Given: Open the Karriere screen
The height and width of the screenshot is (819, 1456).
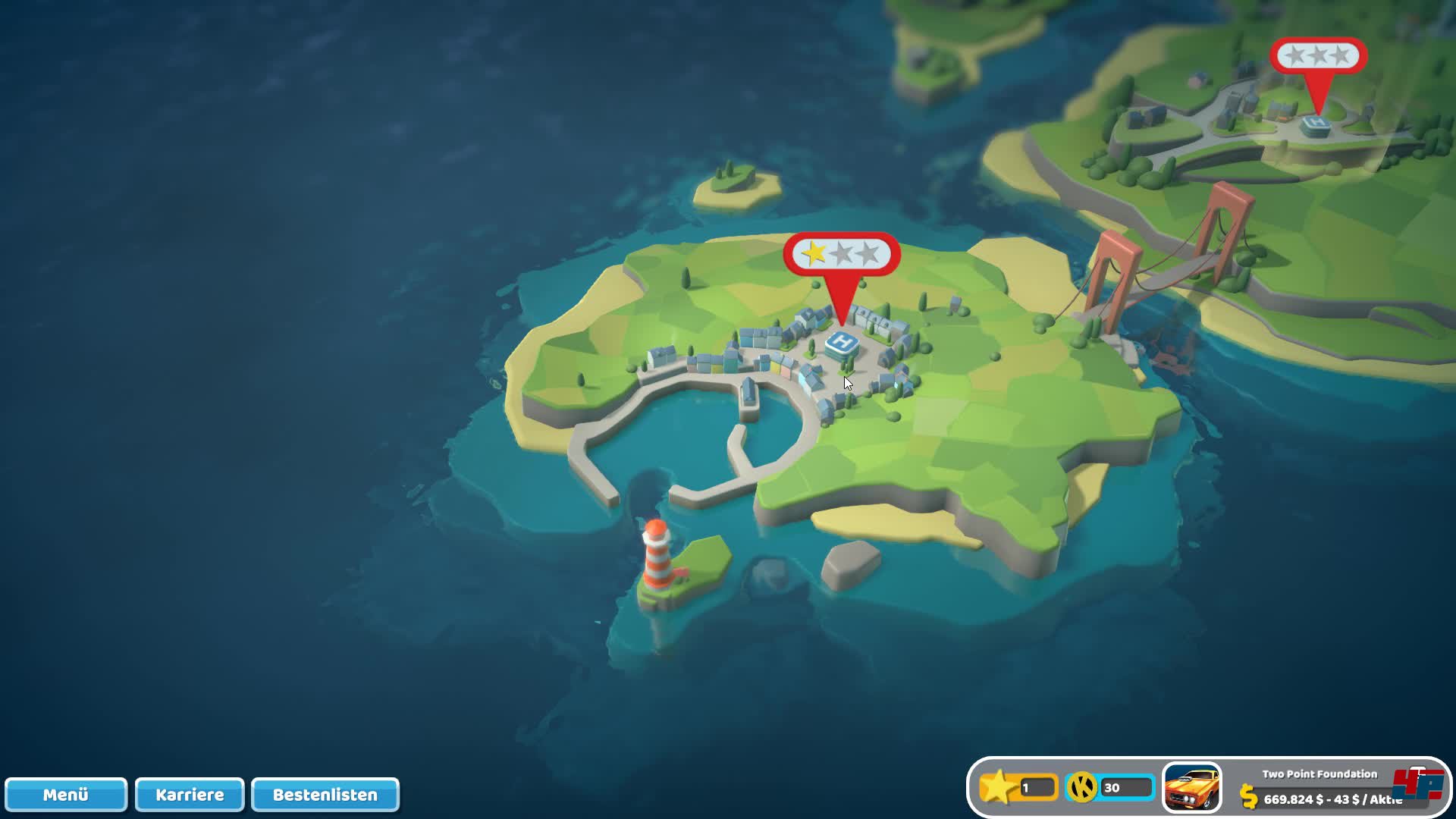Looking at the screenshot, I should (190, 795).
